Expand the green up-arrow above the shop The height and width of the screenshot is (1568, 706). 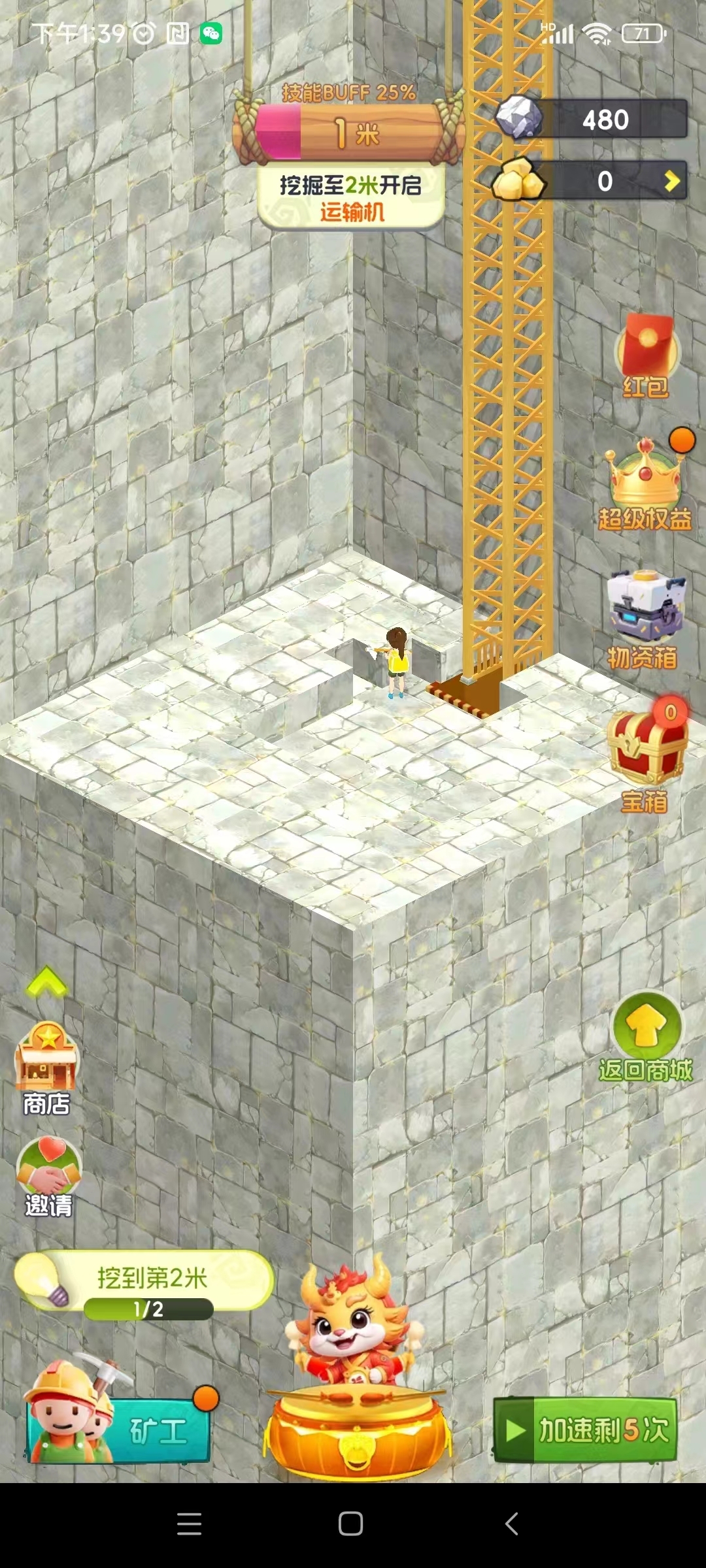46,981
